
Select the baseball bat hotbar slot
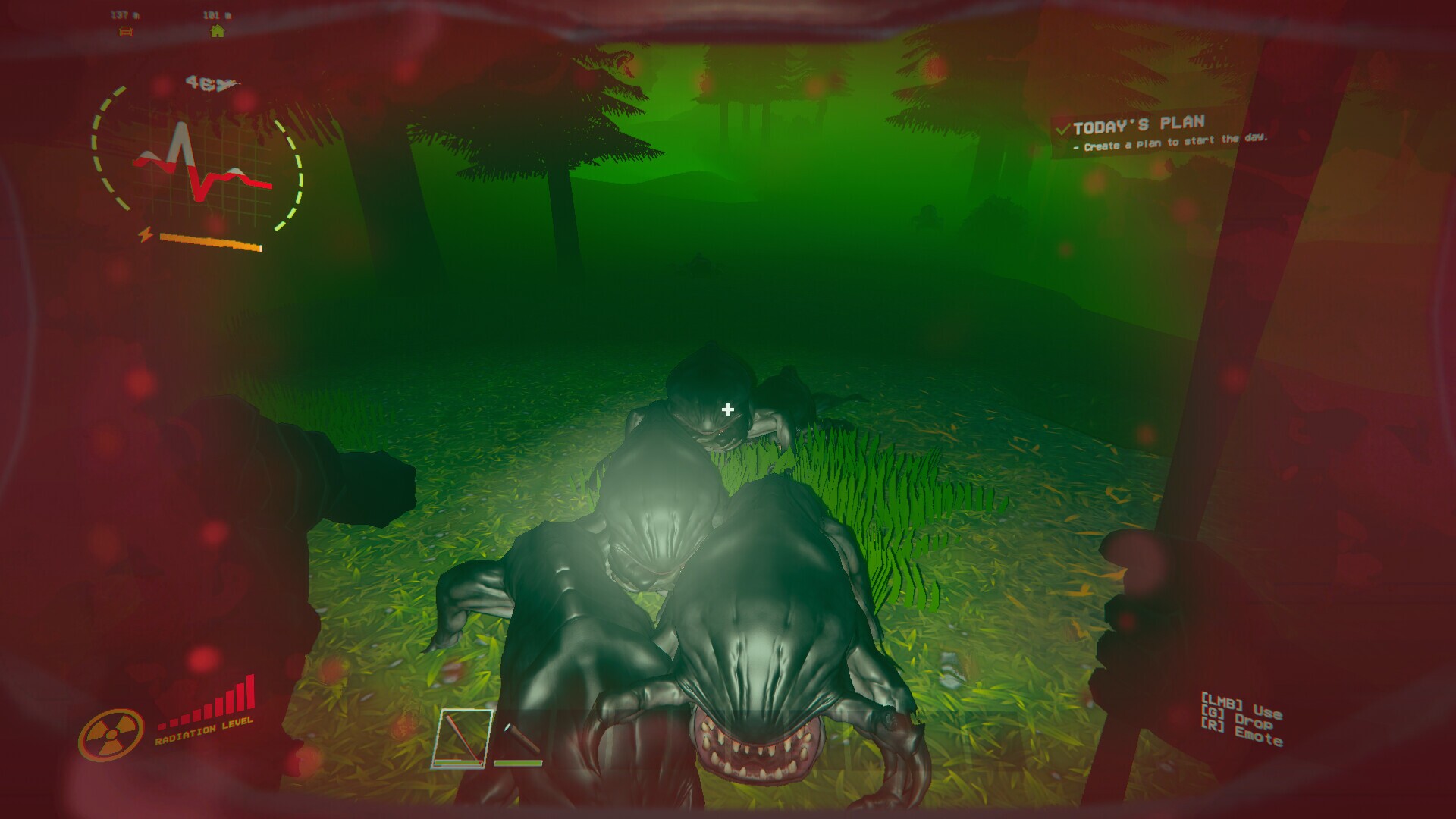[462, 738]
